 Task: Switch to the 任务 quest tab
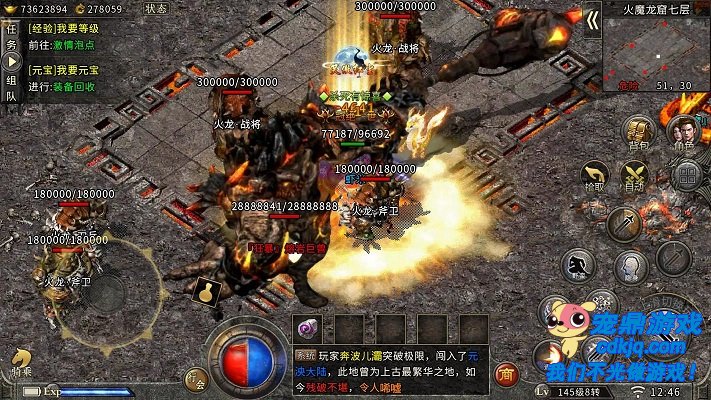(11, 37)
